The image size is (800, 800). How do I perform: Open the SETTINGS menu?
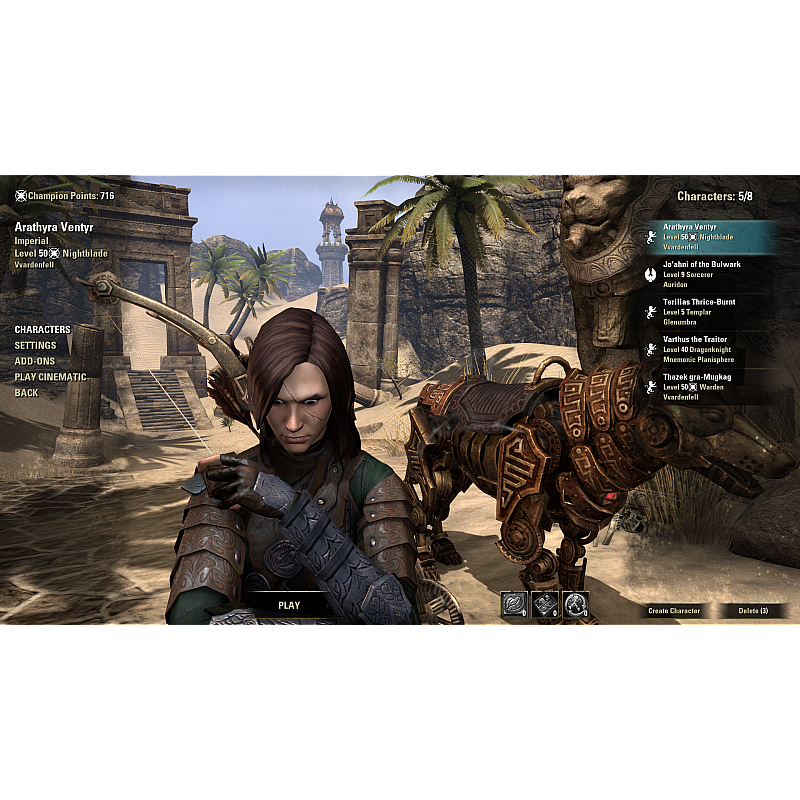coord(35,345)
